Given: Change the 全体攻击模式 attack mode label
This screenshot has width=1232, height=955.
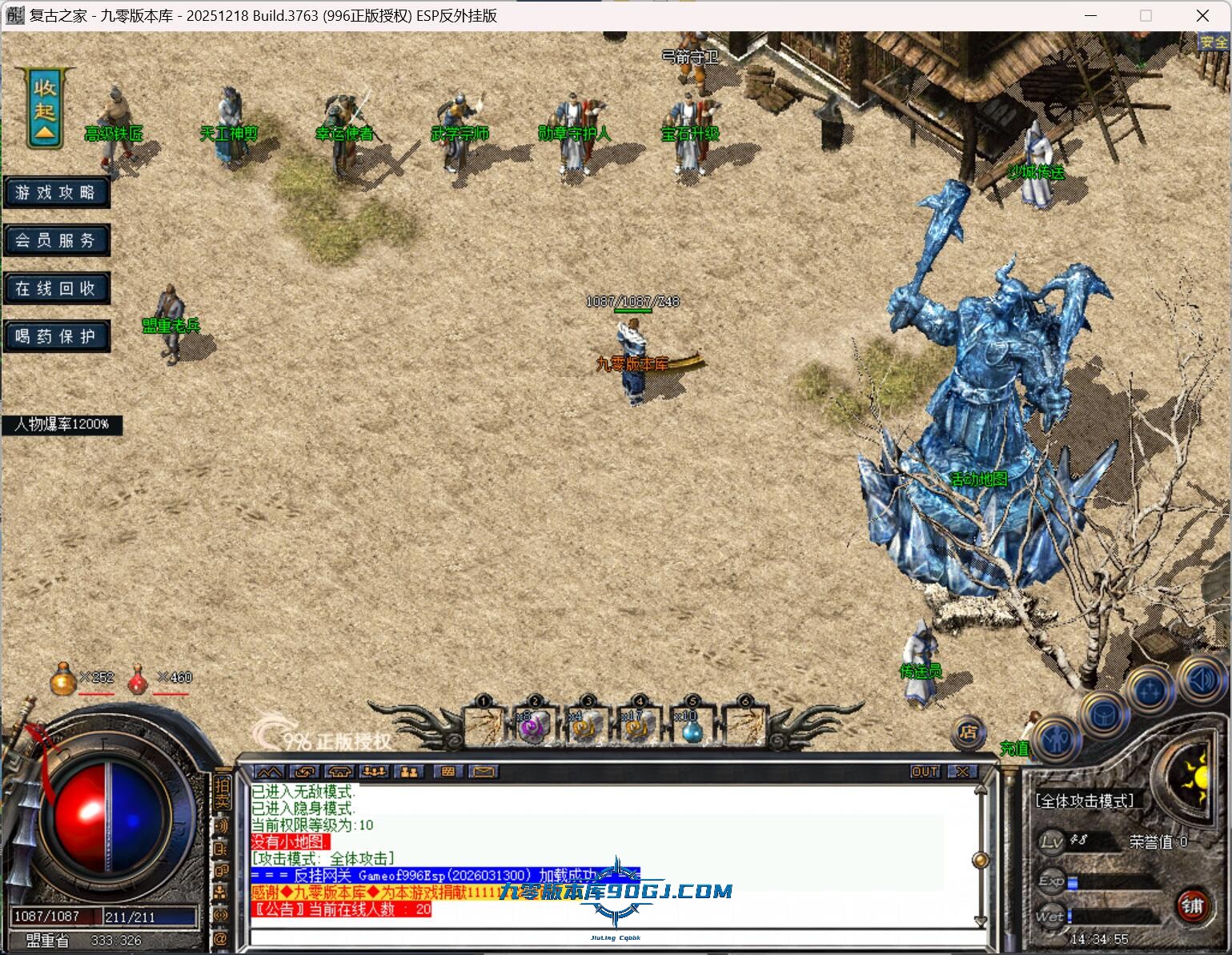Looking at the screenshot, I should click(1085, 801).
